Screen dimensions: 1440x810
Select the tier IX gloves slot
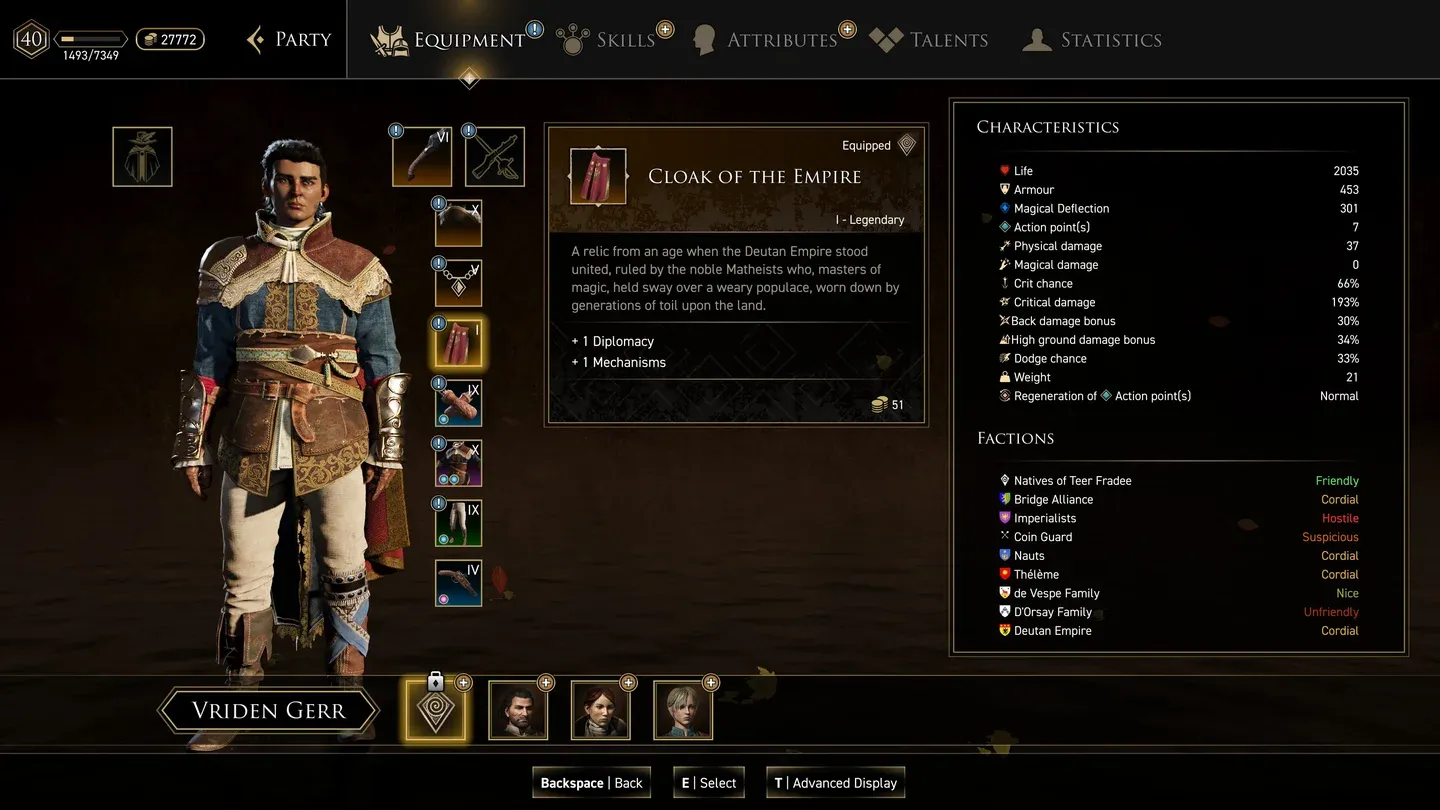pos(458,403)
